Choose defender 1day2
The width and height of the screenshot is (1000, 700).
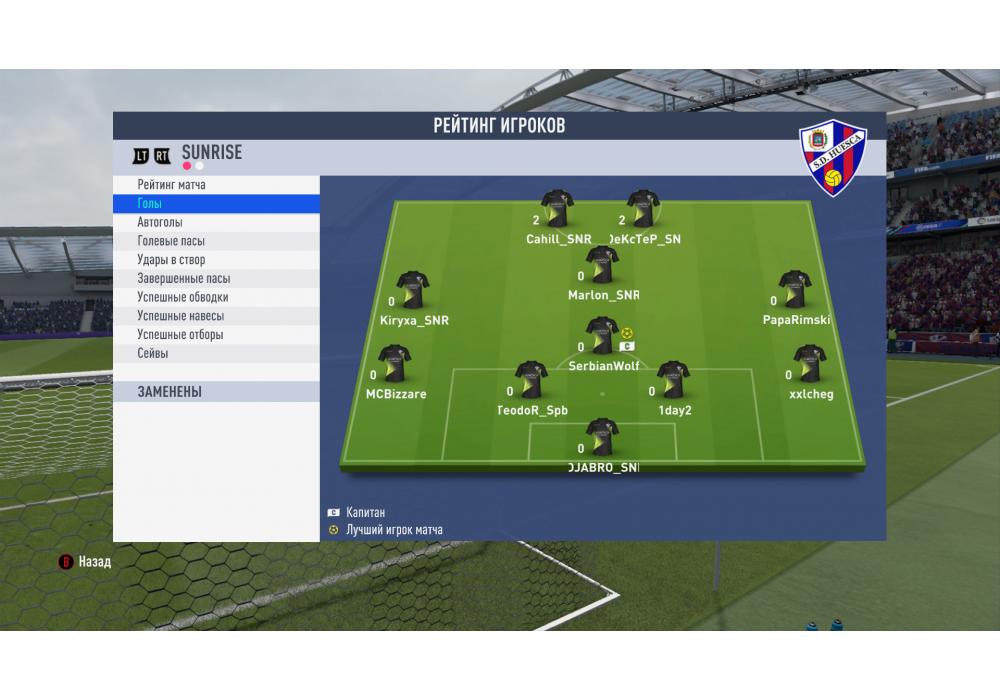673,381
